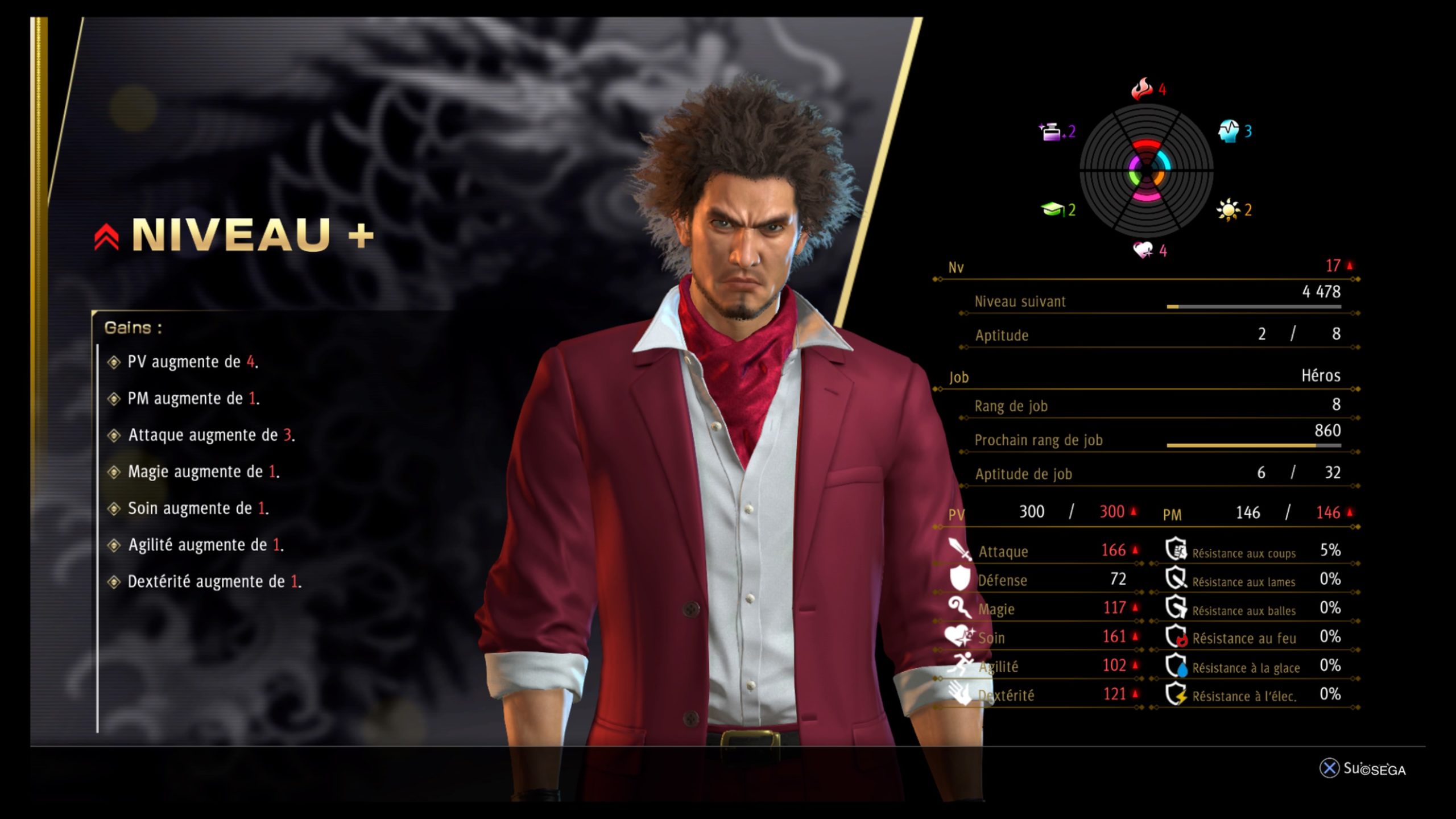Screen dimensions: 1456x819
Task: Open the circular personality wheel chart
Action: (x=1147, y=170)
